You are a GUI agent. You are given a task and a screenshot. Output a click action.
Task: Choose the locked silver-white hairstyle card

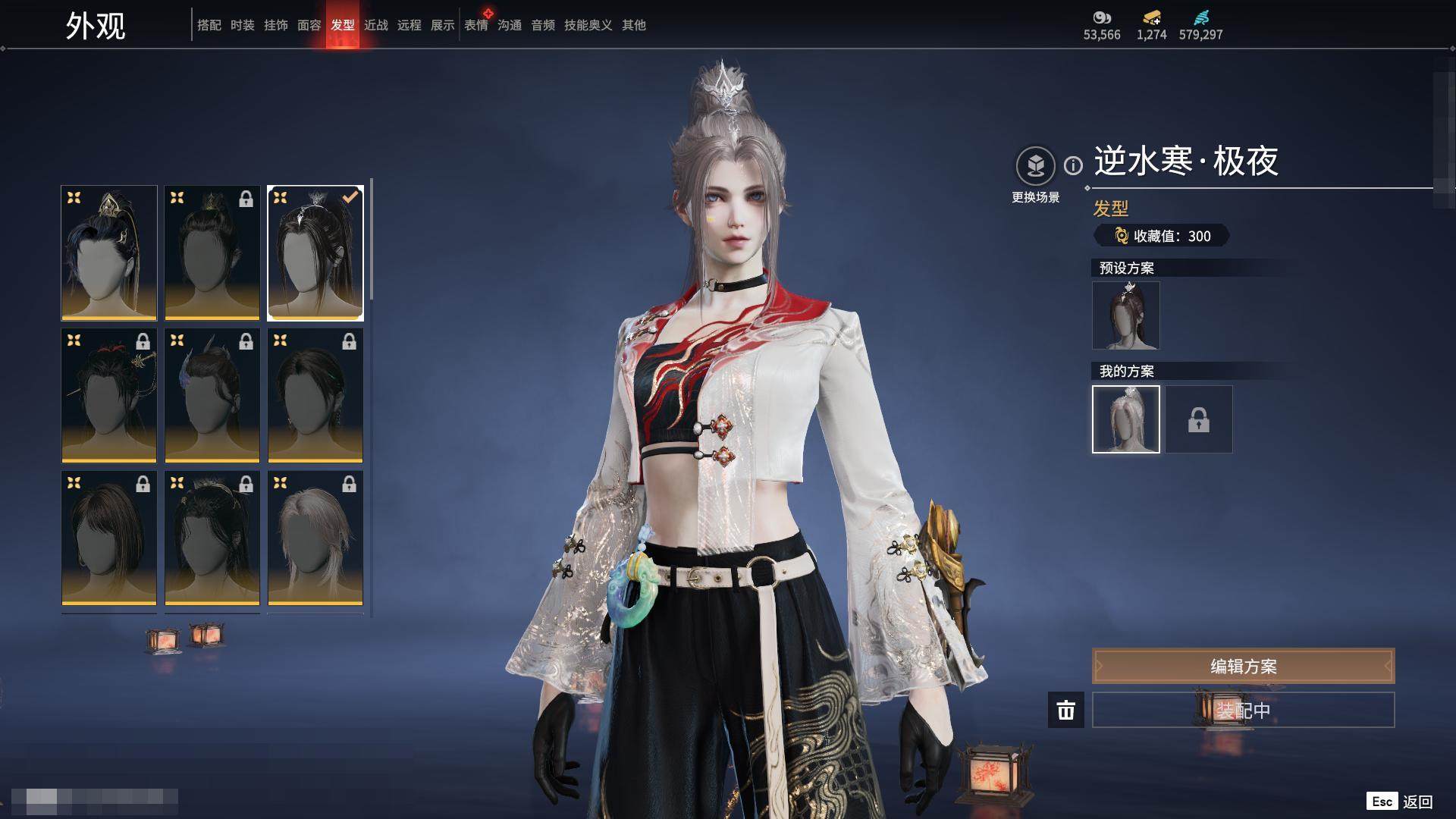315,538
